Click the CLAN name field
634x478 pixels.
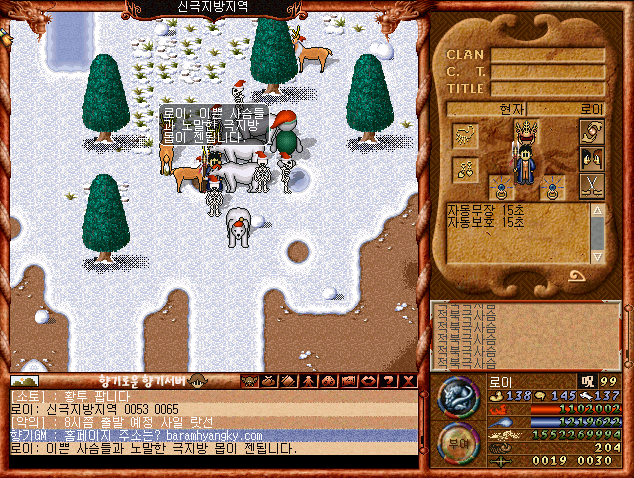tap(547, 55)
